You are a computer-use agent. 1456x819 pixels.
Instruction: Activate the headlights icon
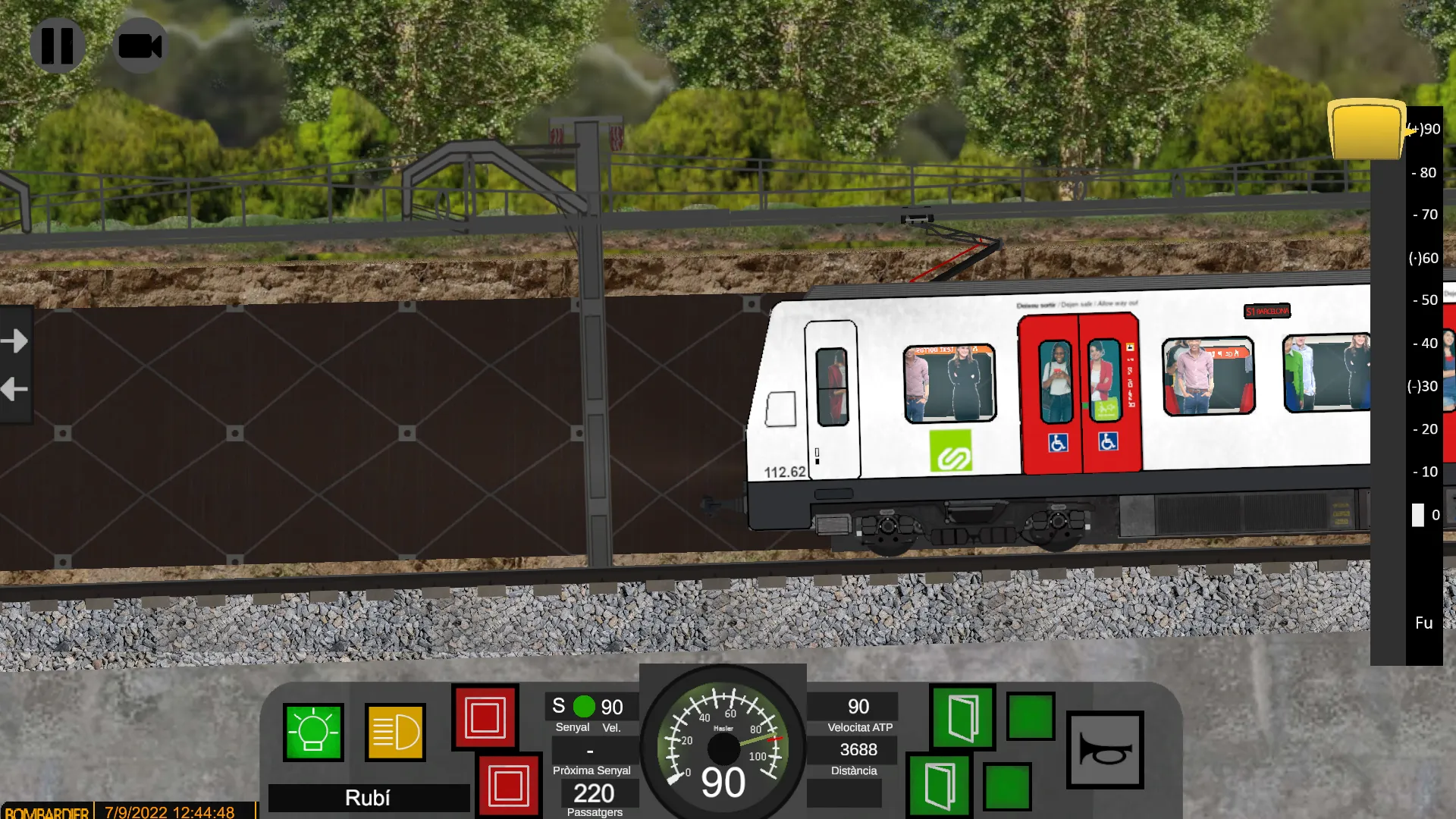[x=395, y=733]
